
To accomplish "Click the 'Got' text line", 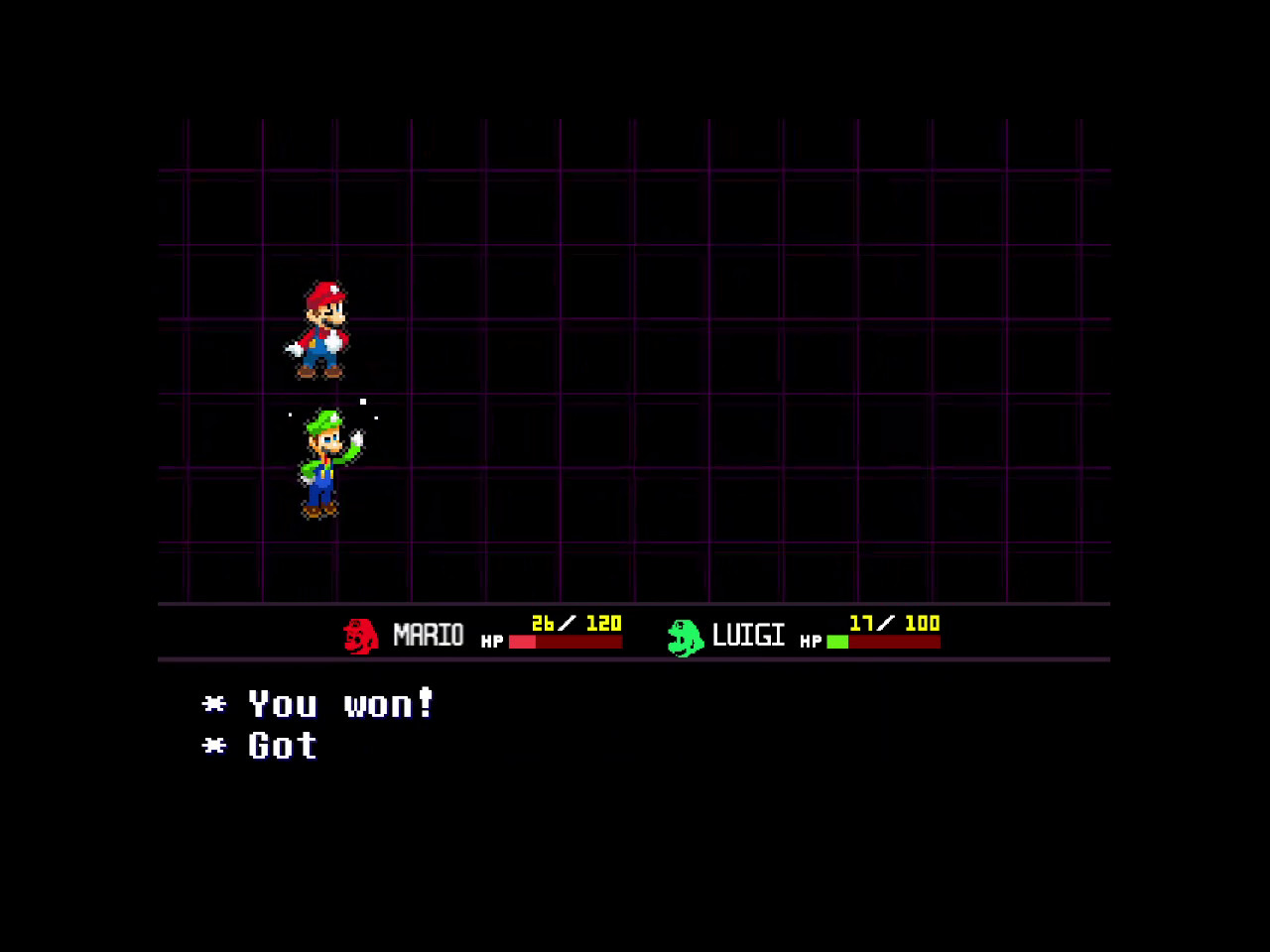I will coord(281,746).
